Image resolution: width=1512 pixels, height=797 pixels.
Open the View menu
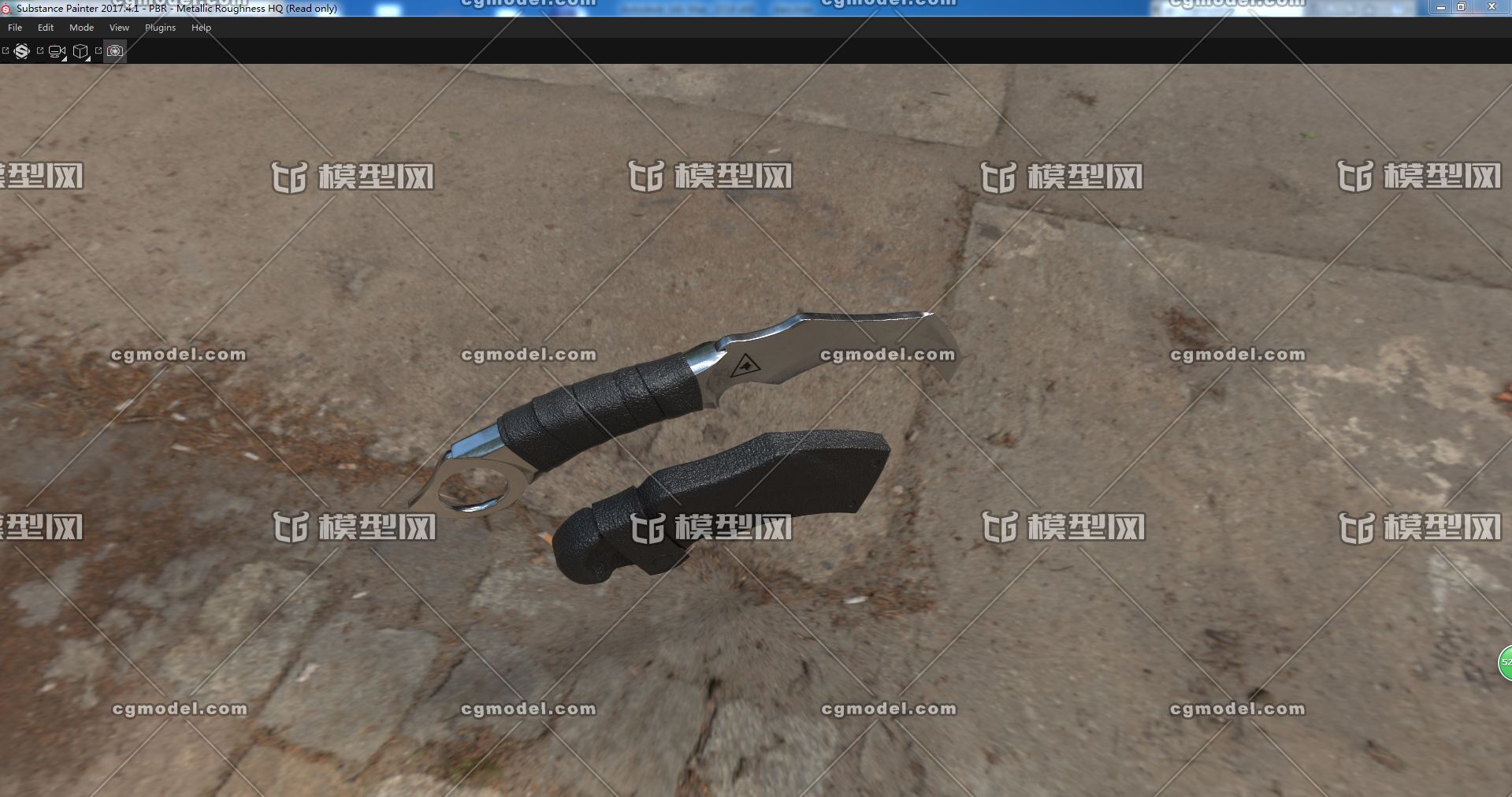(119, 28)
